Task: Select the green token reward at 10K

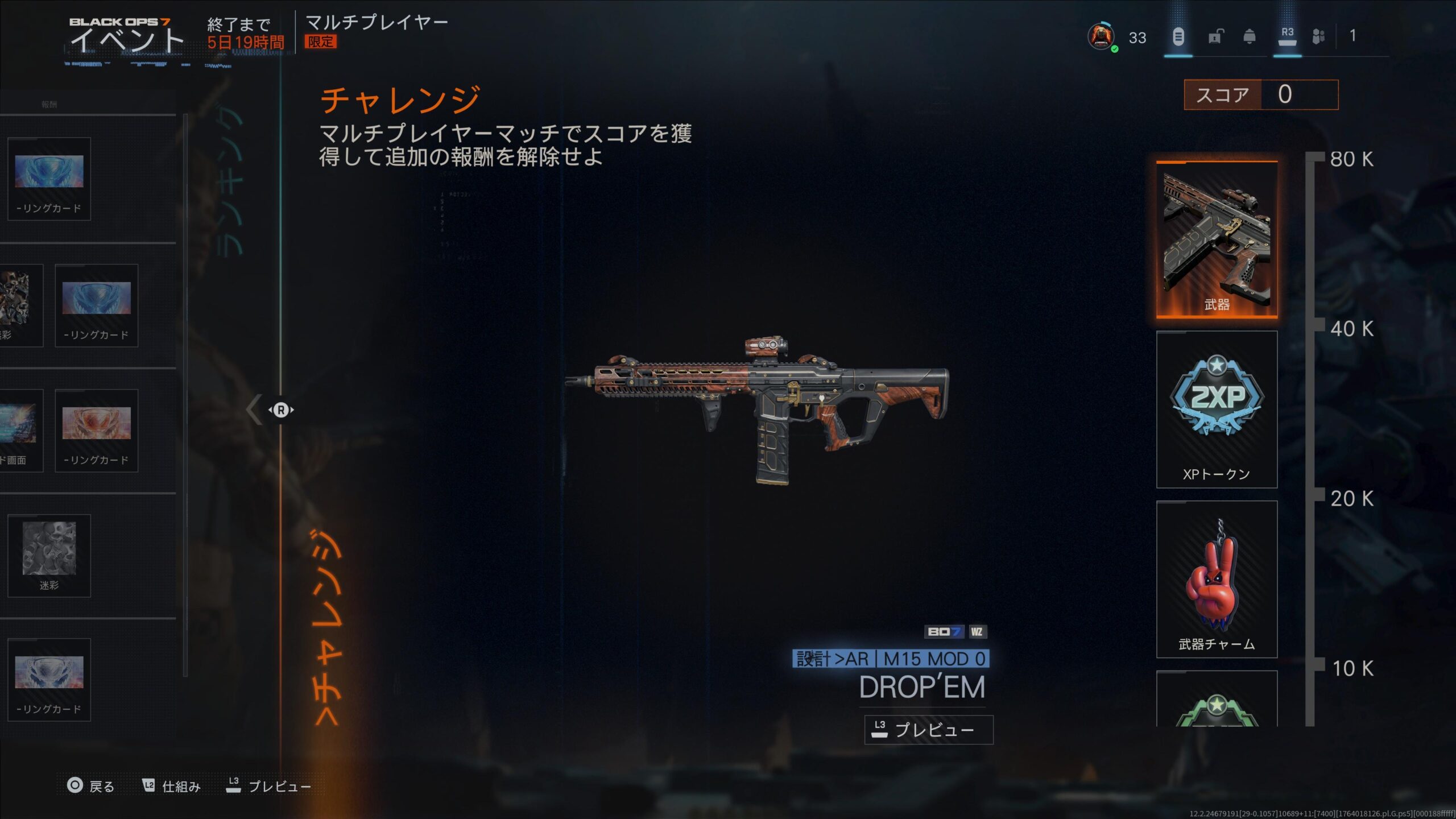Action: pos(1217,701)
